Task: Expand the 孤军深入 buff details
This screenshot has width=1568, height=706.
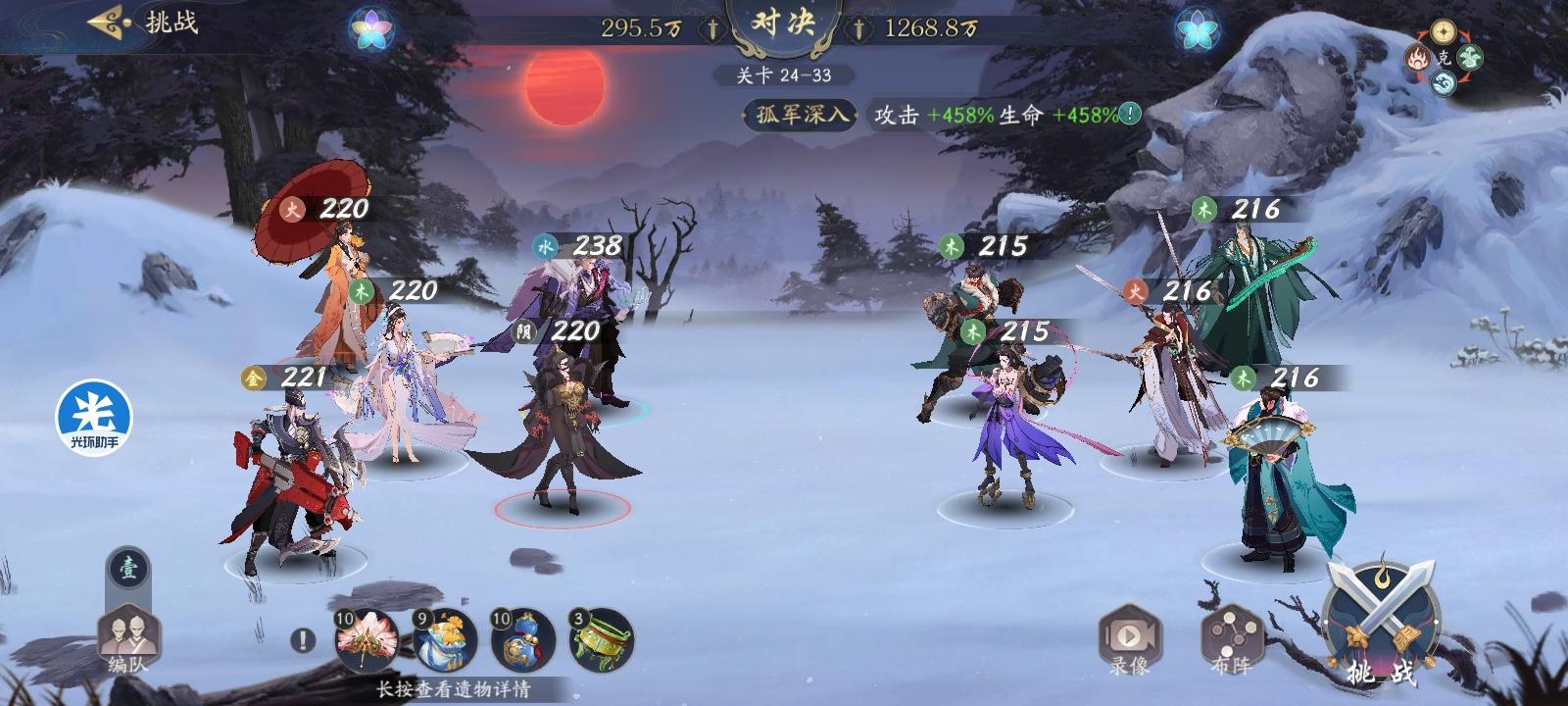Action: pos(798,116)
